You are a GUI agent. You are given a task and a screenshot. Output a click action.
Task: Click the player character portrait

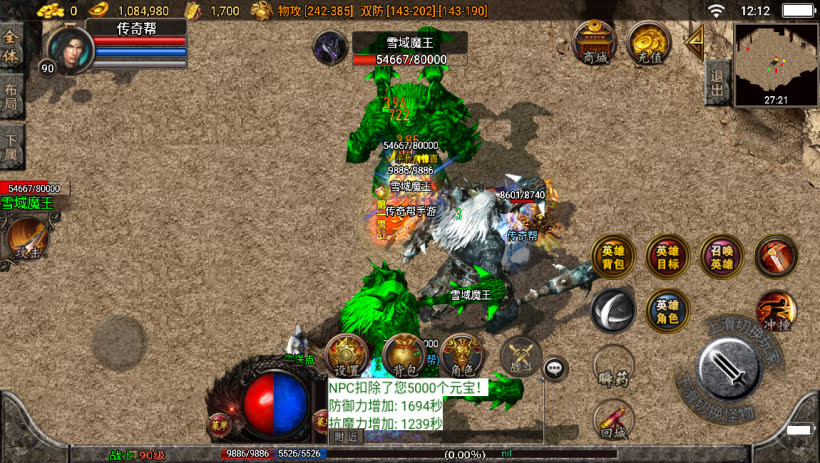pyautogui.click(x=68, y=48)
